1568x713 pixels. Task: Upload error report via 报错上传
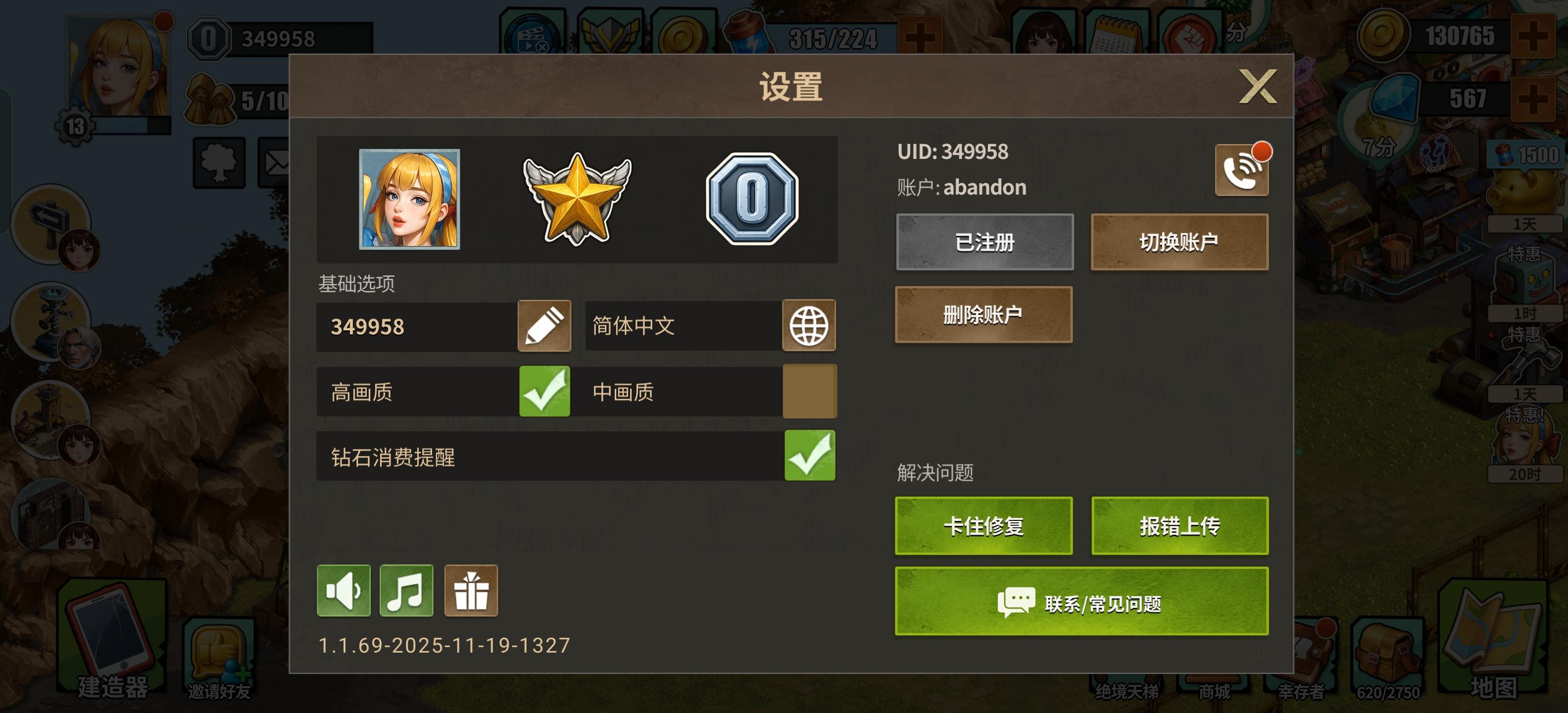1179,525
